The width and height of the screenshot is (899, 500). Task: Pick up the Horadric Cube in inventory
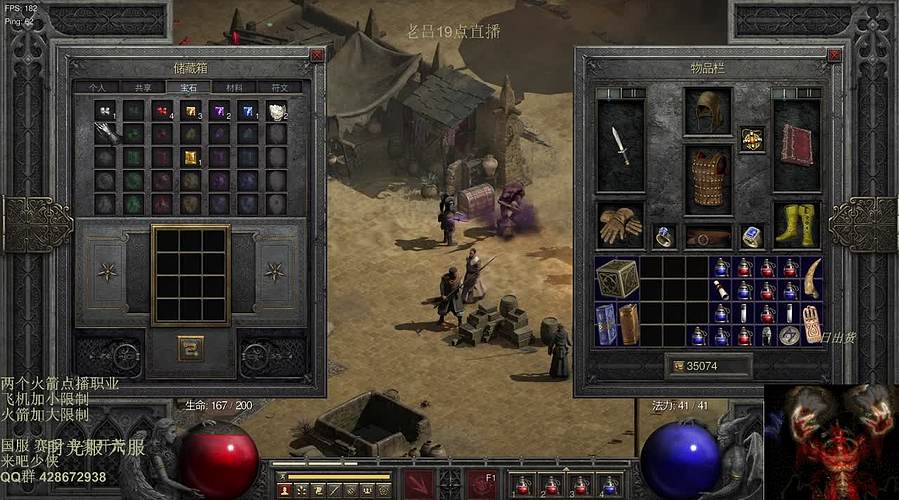pos(617,278)
